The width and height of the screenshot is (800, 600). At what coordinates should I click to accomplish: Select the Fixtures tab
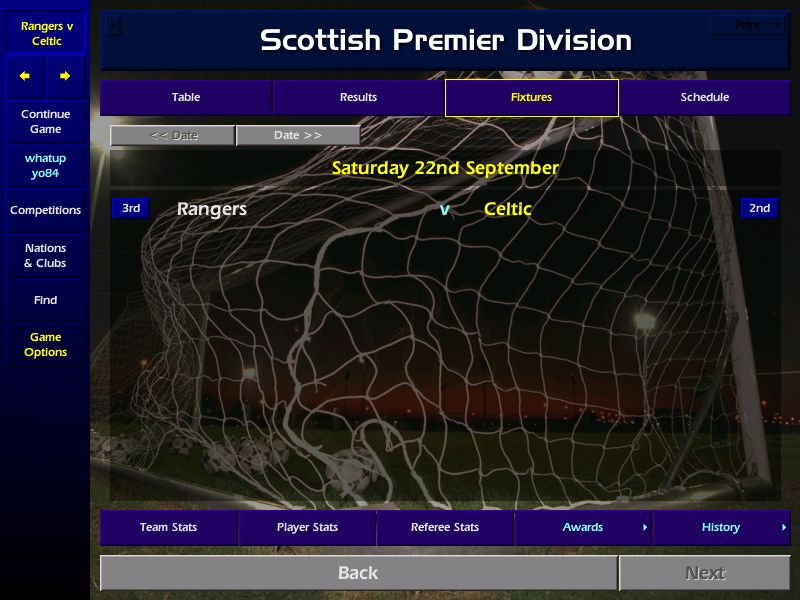coord(531,97)
